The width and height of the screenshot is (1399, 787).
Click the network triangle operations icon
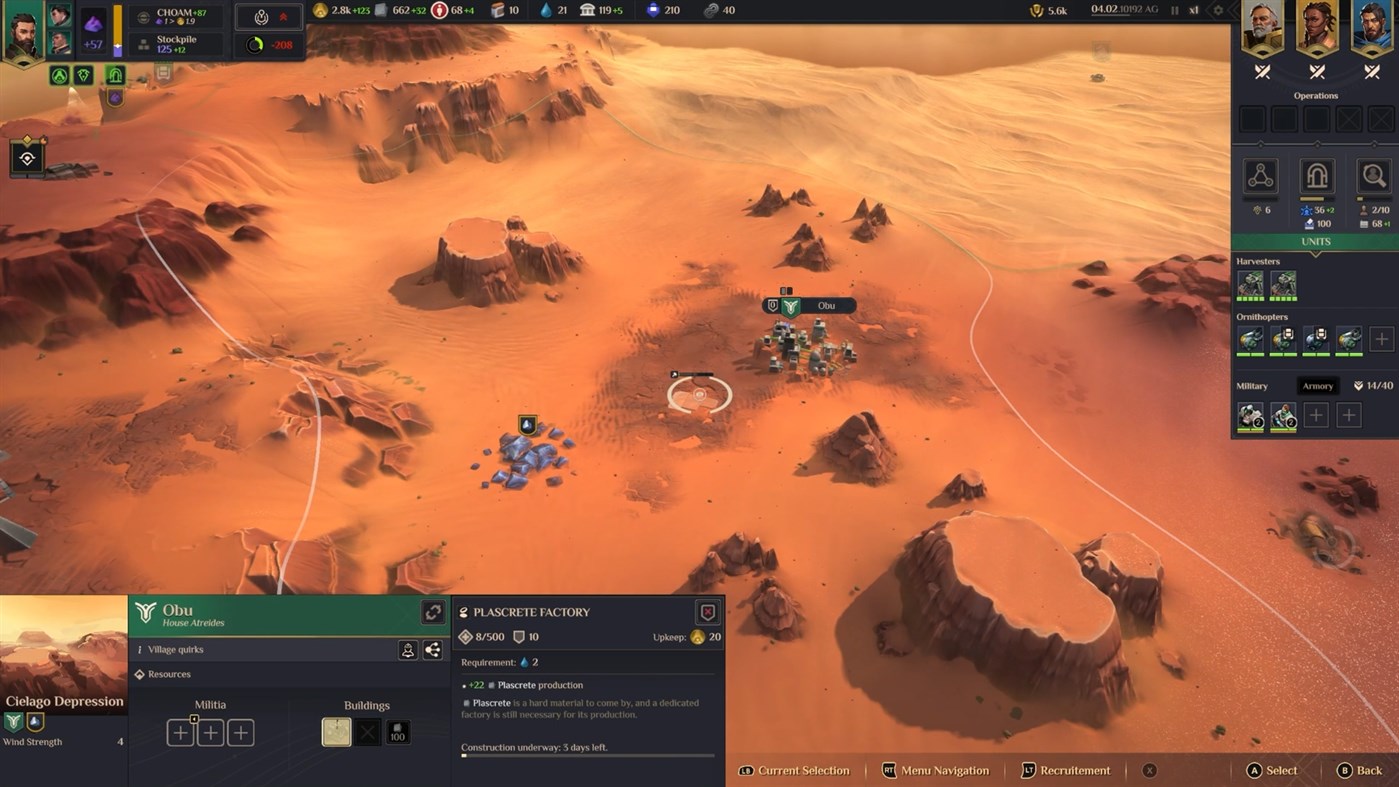[x=1260, y=176]
